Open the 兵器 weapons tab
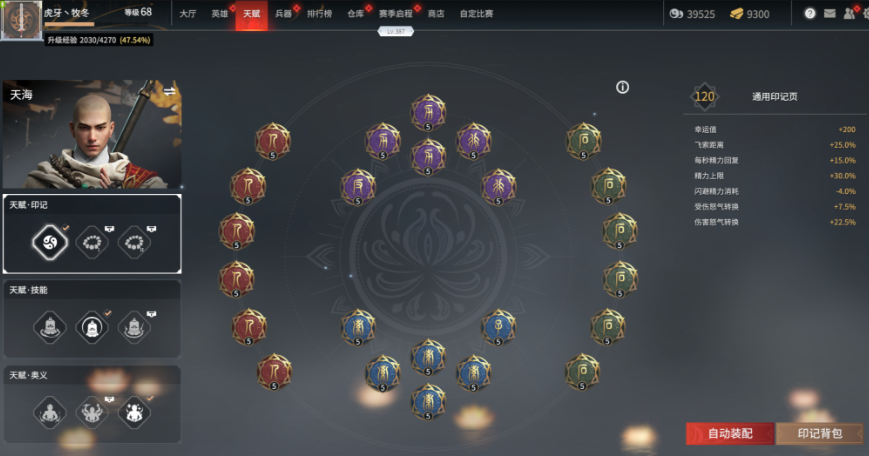The image size is (869, 456). pos(283,14)
